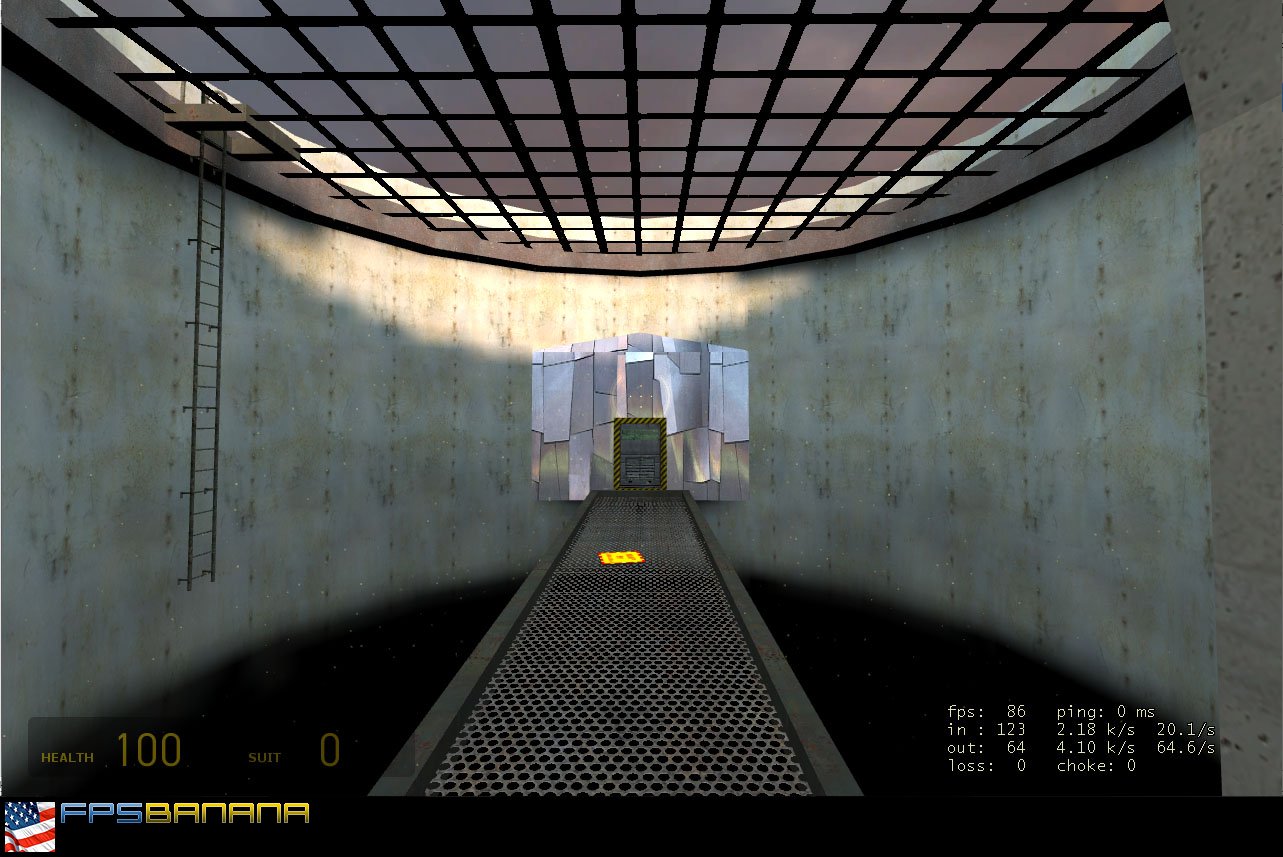Click the SUIT indicator label
The height and width of the screenshot is (857, 1283).
(263, 758)
